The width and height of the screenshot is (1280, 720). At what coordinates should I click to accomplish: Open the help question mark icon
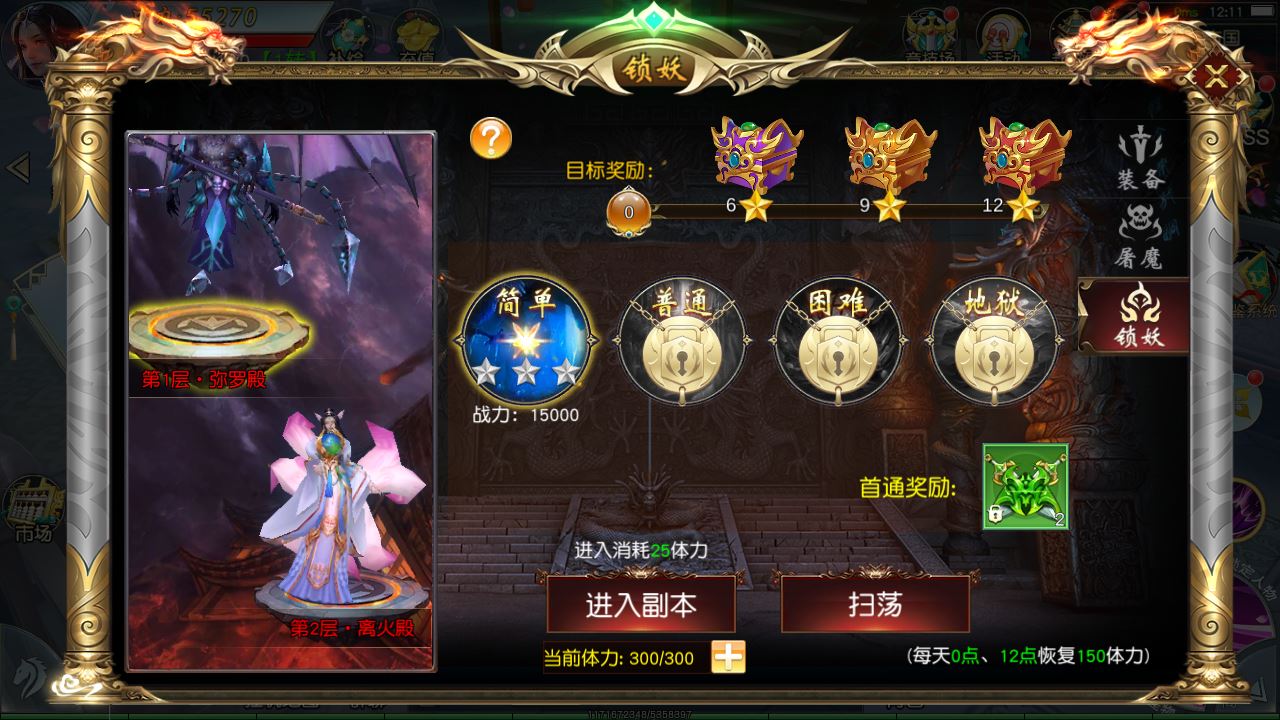[x=489, y=137]
